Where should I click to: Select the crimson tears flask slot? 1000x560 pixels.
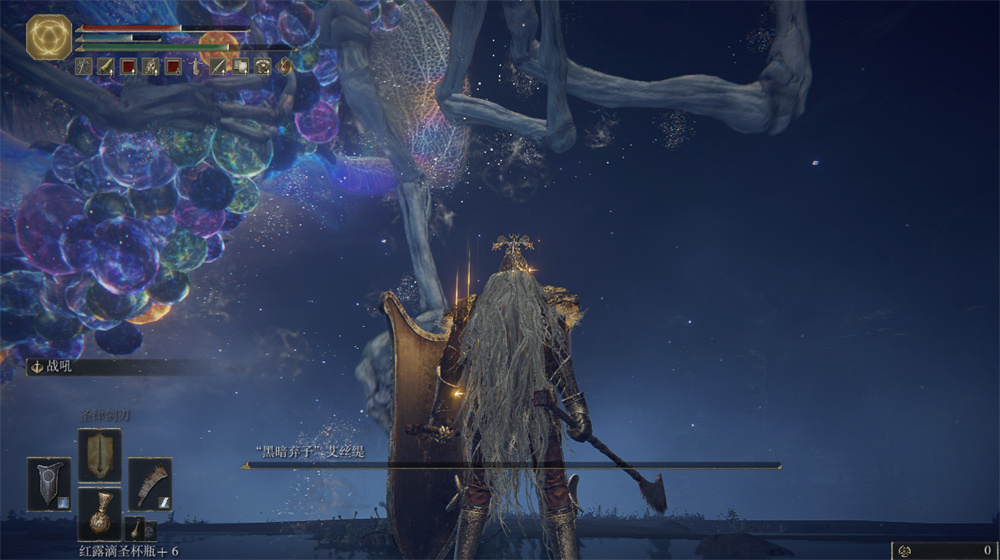[x=99, y=514]
